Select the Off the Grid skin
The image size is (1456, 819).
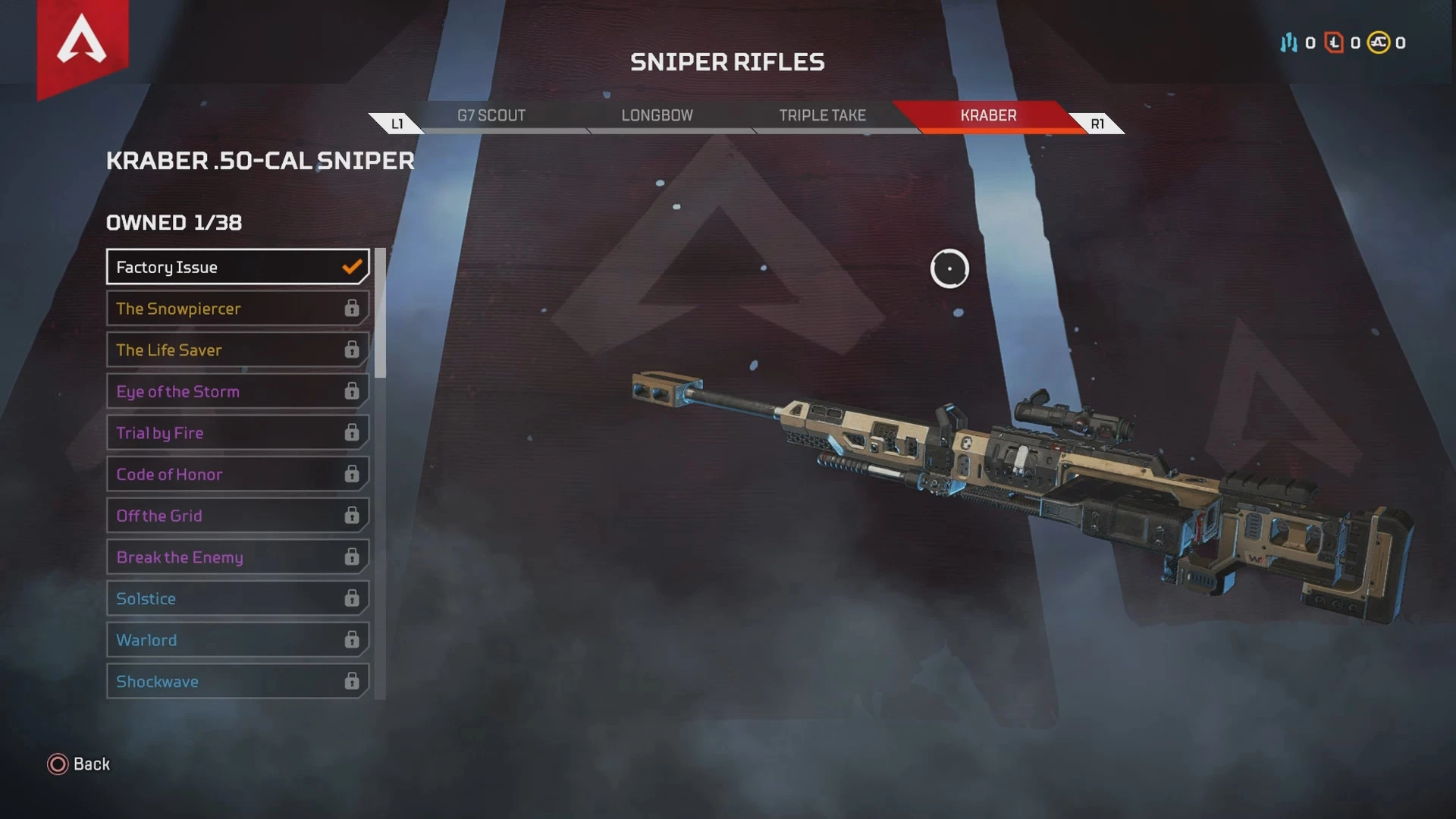pyautogui.click(x=237, y=516)
